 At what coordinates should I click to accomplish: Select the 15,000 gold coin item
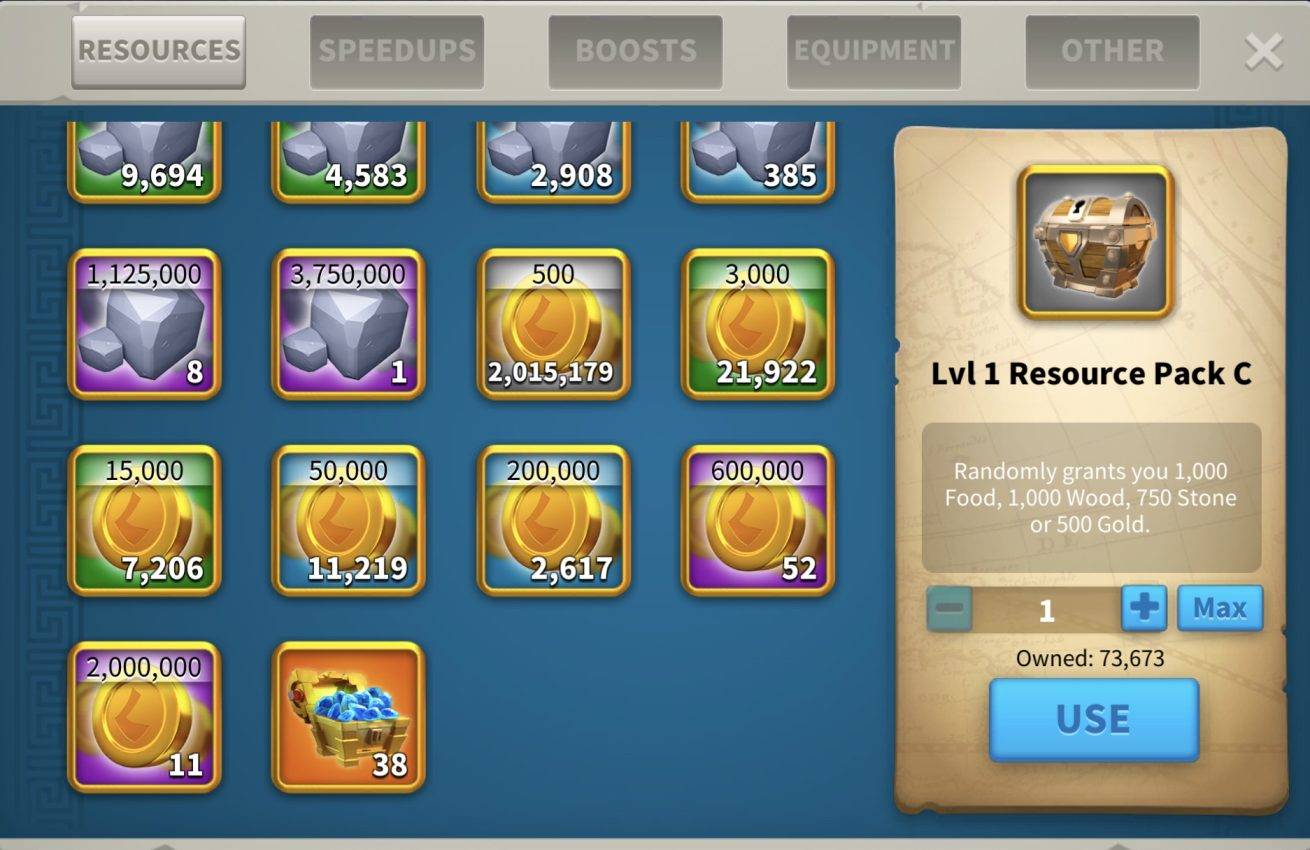click(x=144, y=520)
